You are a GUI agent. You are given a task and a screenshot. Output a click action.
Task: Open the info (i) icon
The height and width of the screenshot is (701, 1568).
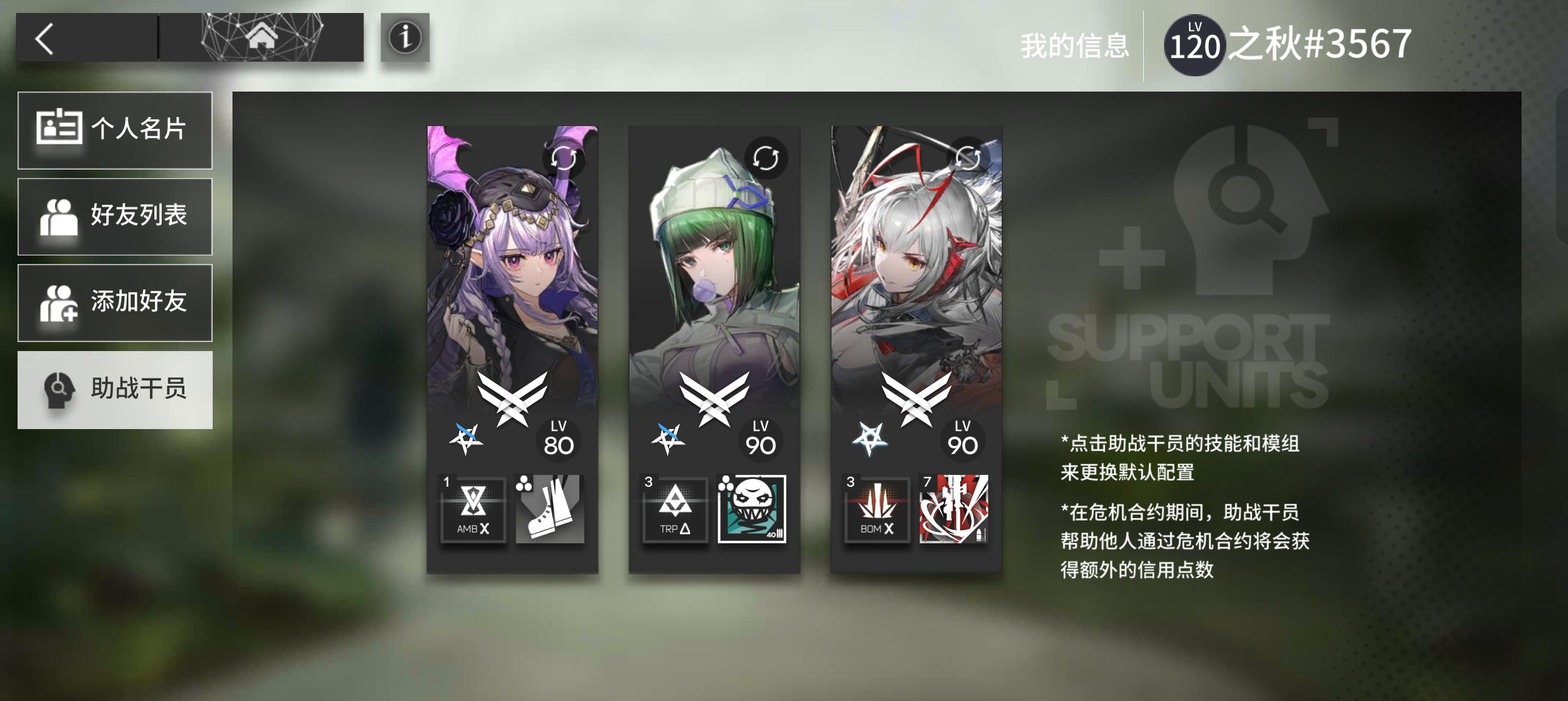[407, 39]
